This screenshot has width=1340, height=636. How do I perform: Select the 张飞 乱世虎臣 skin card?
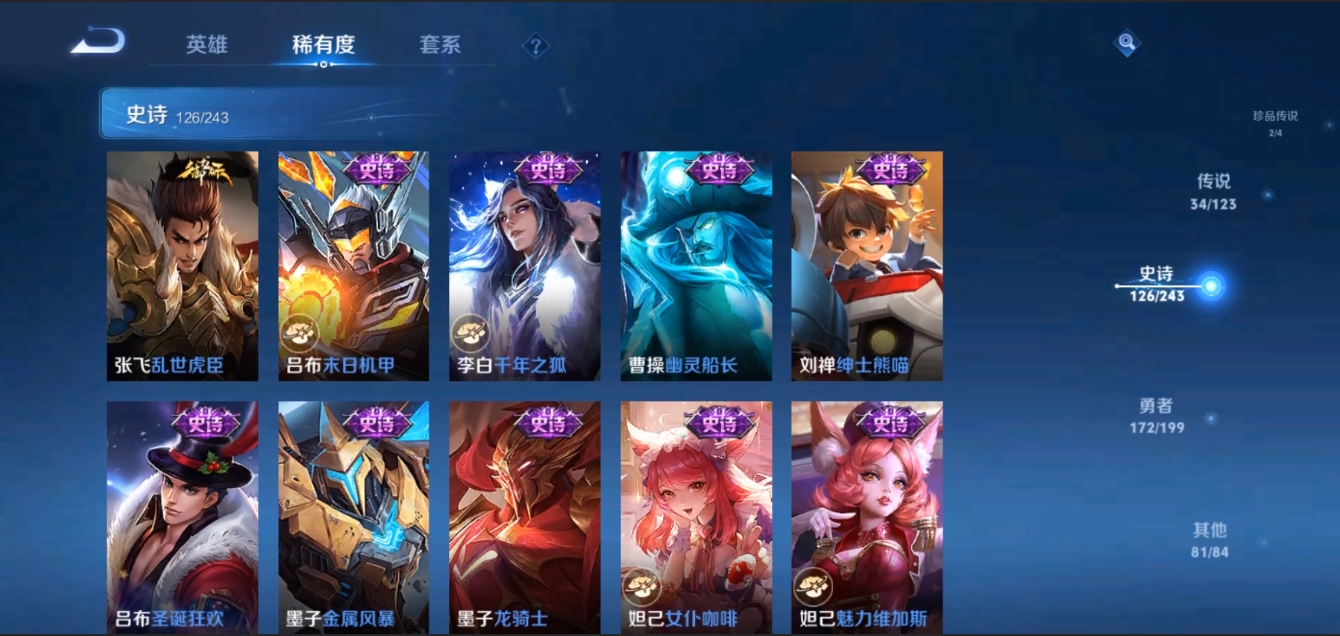(182, 266)
